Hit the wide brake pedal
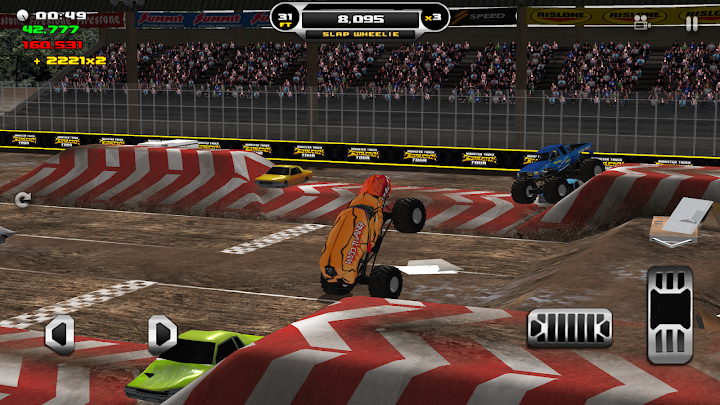 (569, 327)
